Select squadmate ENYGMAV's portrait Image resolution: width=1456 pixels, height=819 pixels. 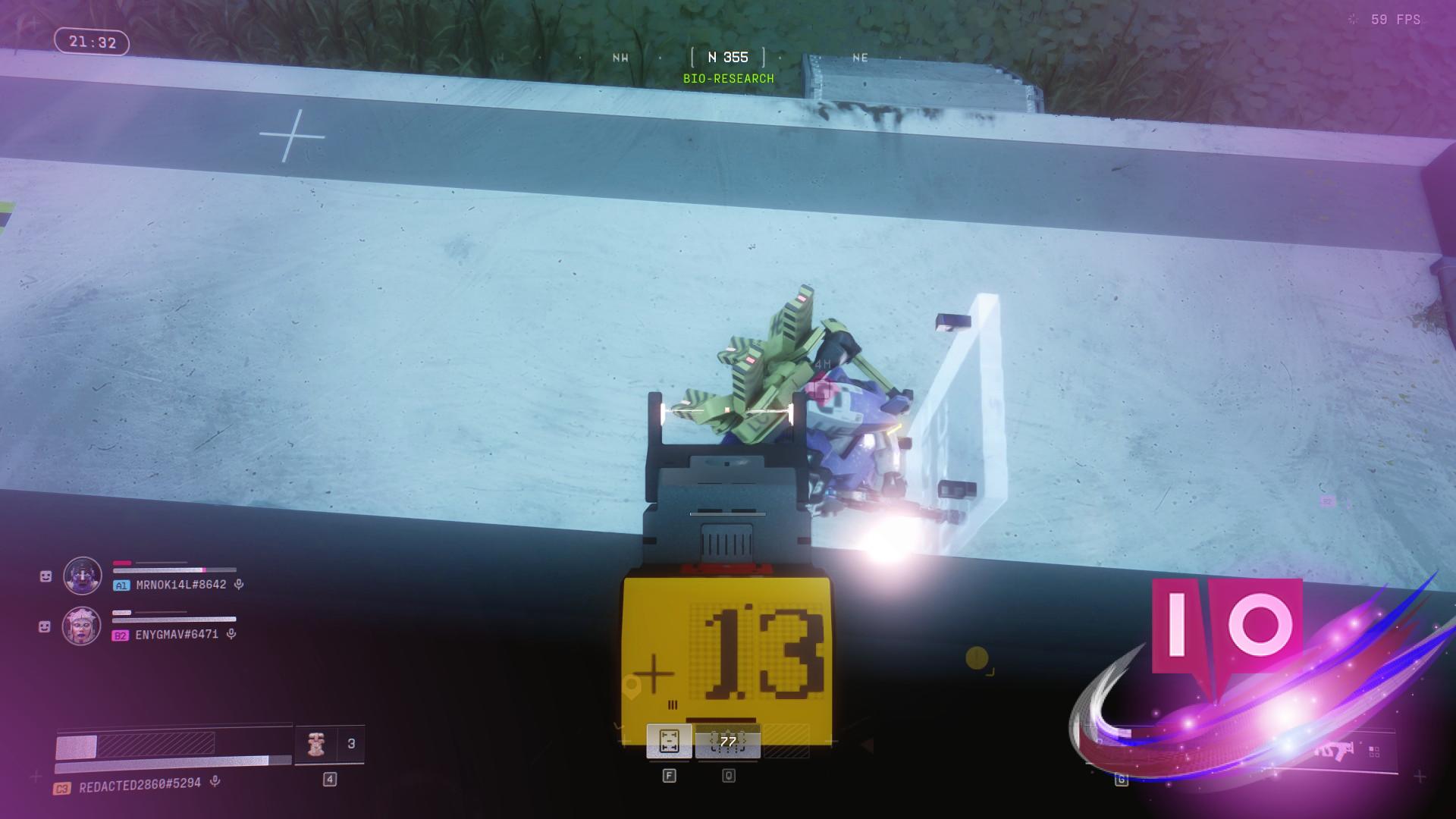(x=81, y=626)
